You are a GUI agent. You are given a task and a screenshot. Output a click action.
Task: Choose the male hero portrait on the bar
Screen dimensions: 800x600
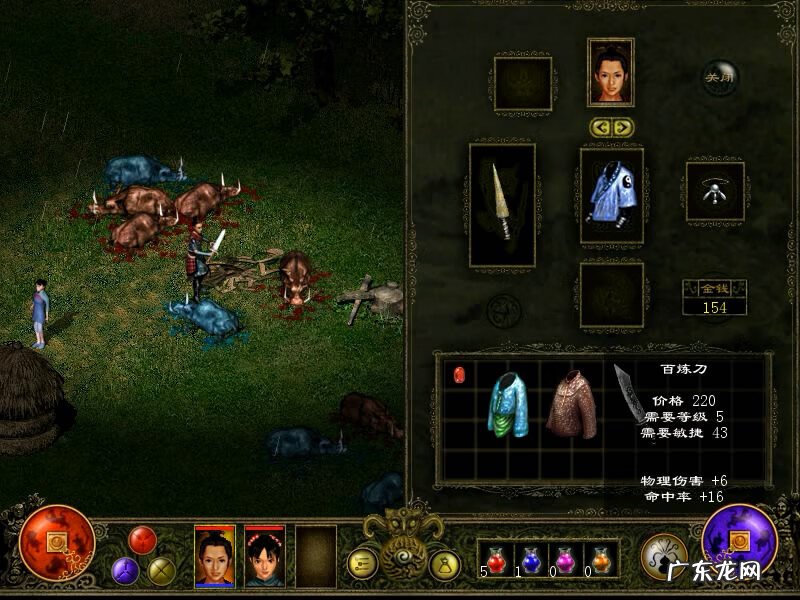pyautogui.click(x=215, y=556)
